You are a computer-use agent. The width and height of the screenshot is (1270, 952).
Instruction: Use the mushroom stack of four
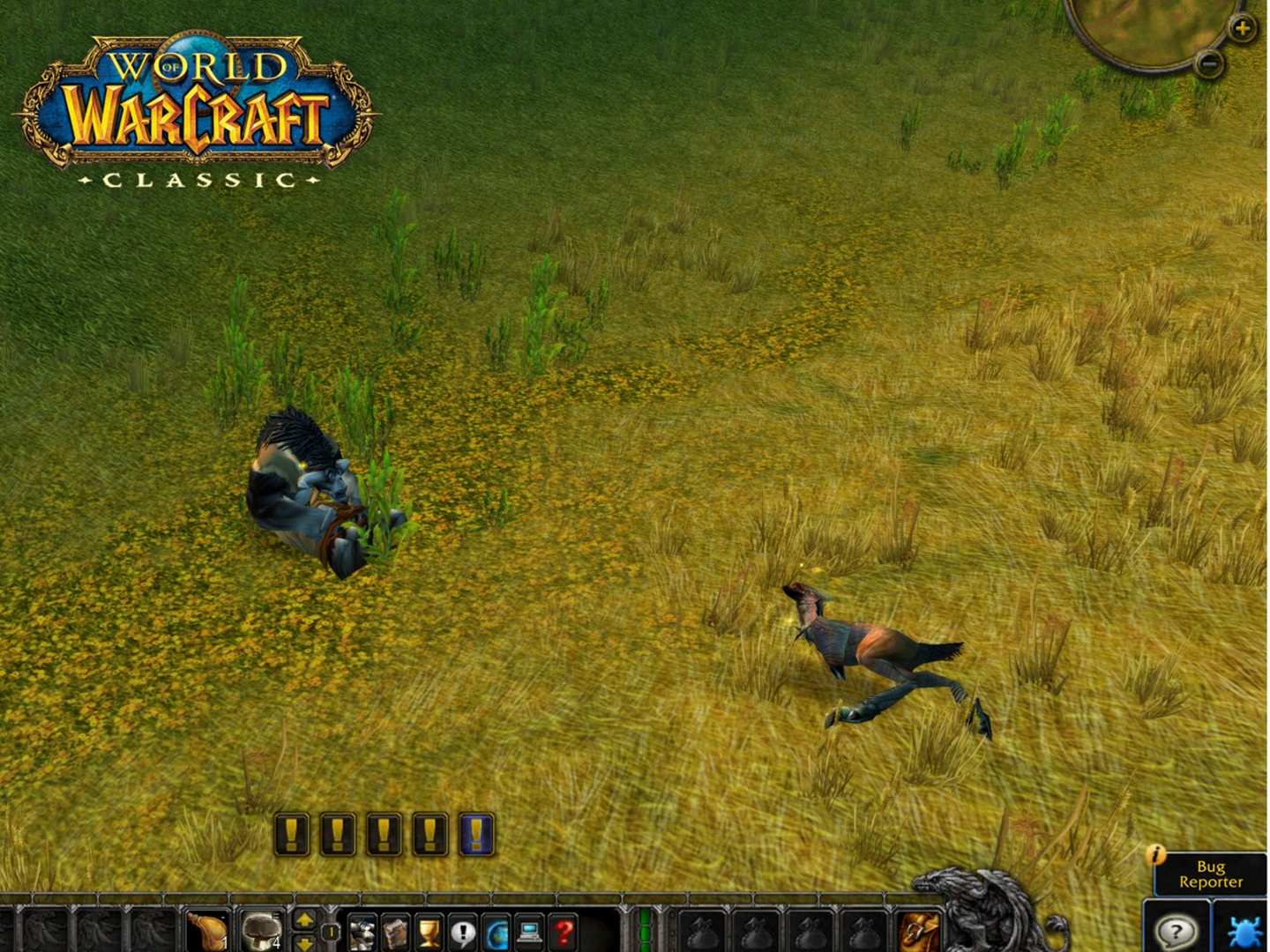[x=263, y=931]
